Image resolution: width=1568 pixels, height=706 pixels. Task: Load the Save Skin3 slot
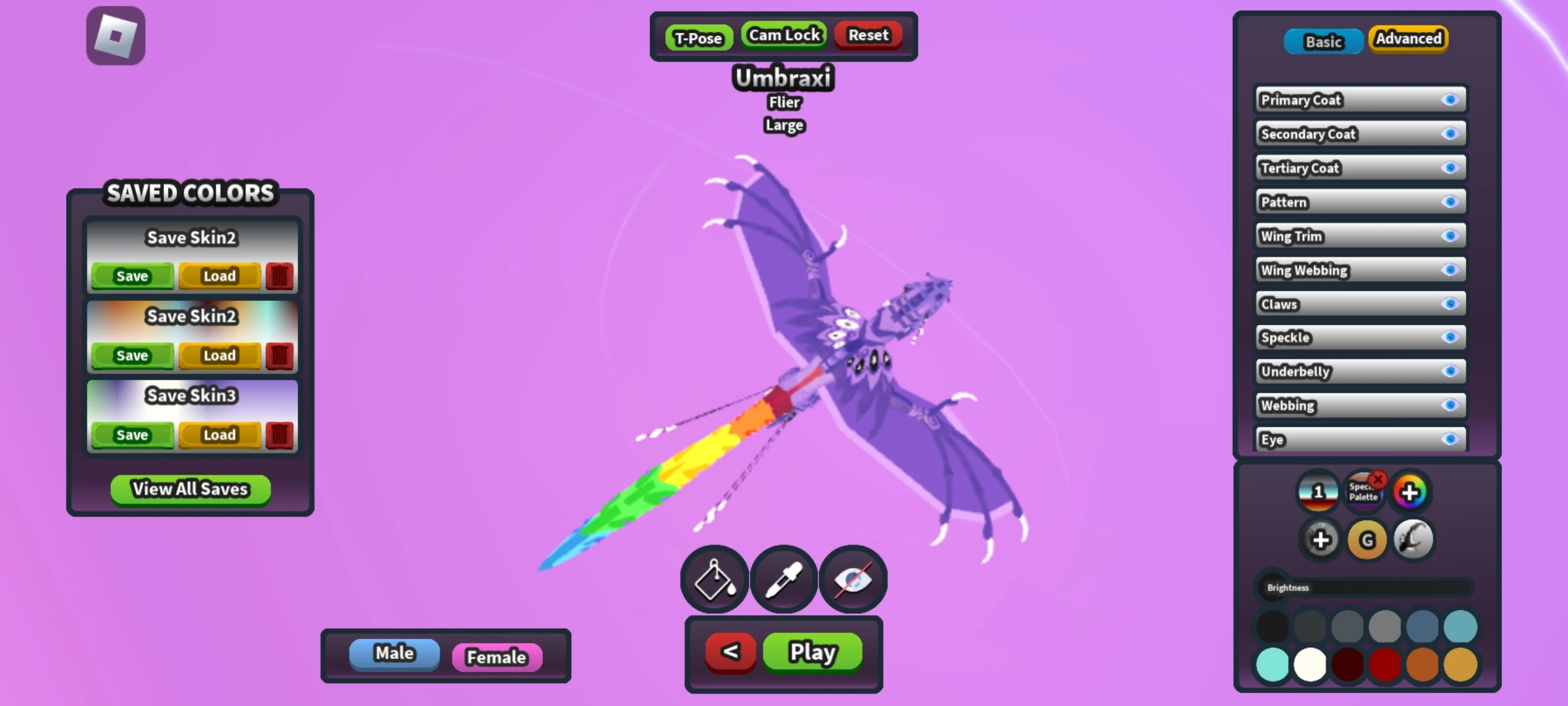[x=220, y=435]
